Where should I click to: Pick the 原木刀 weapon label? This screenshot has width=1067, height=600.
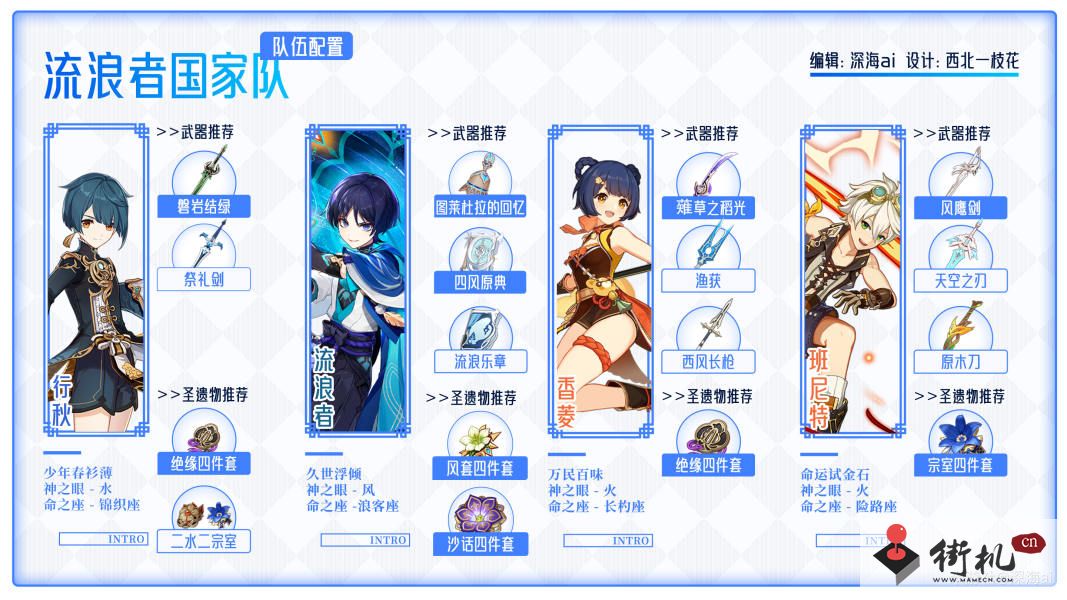tap(960, 361)
